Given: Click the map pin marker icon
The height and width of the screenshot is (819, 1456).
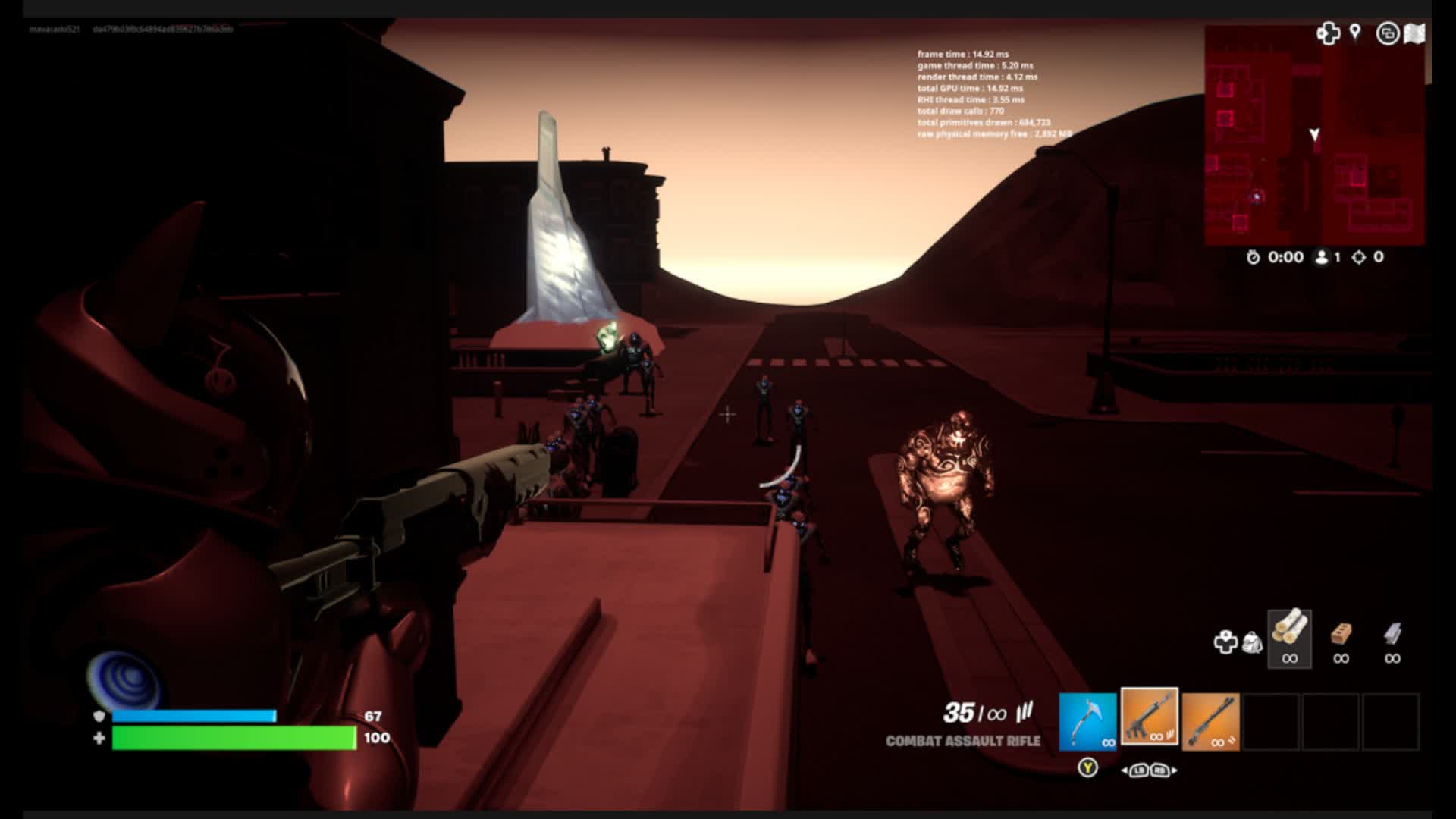Looking at the screenshot, I should pos(1355,33).
